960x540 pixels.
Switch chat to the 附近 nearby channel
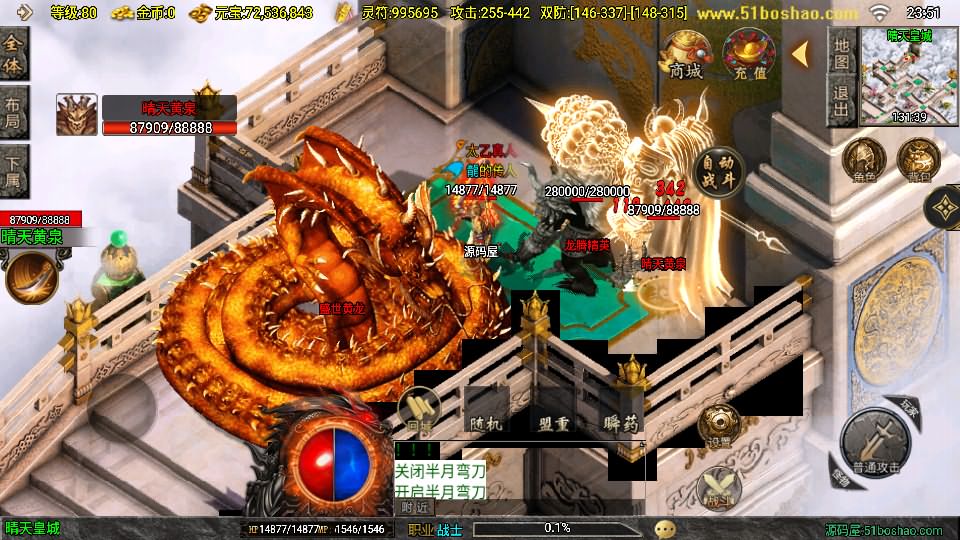[415, 507]
